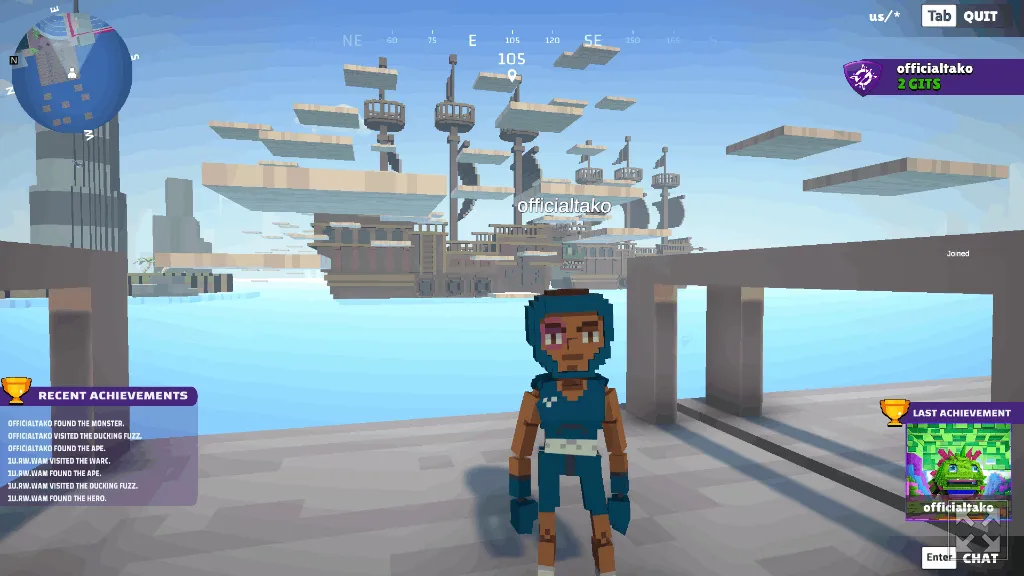1024x576 pixels.
Task: Open the CHAT box
Action: [x=979, y=558]
